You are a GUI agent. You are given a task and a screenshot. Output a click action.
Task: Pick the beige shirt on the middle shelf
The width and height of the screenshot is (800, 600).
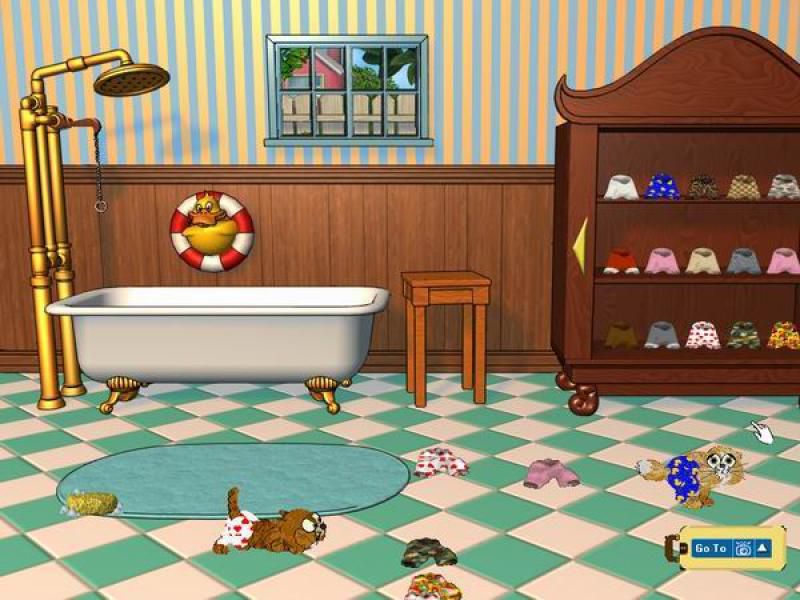pyautogui.click(x=702, y=261)
